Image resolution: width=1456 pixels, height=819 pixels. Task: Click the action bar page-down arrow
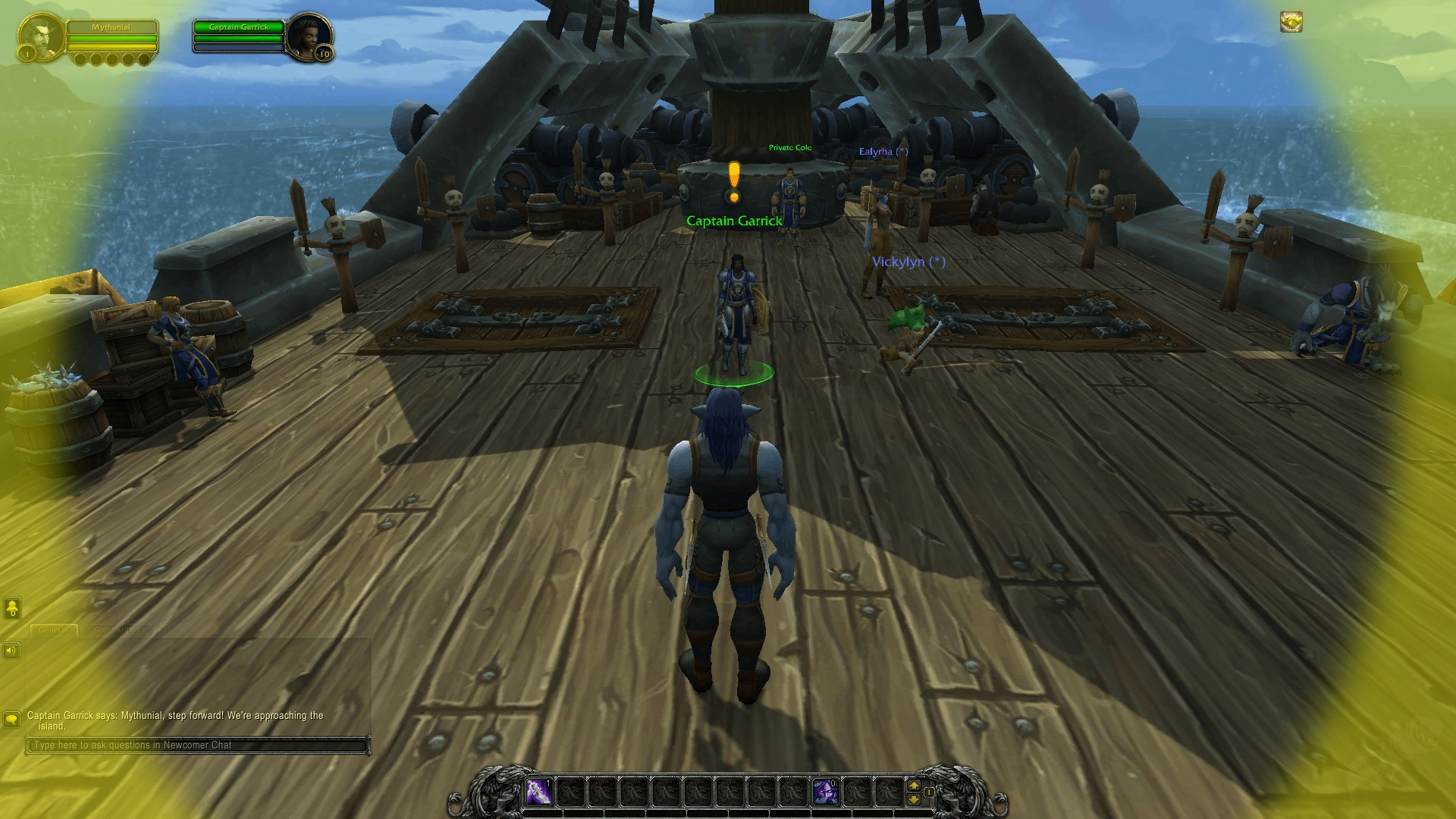click(x=914, y=800)
